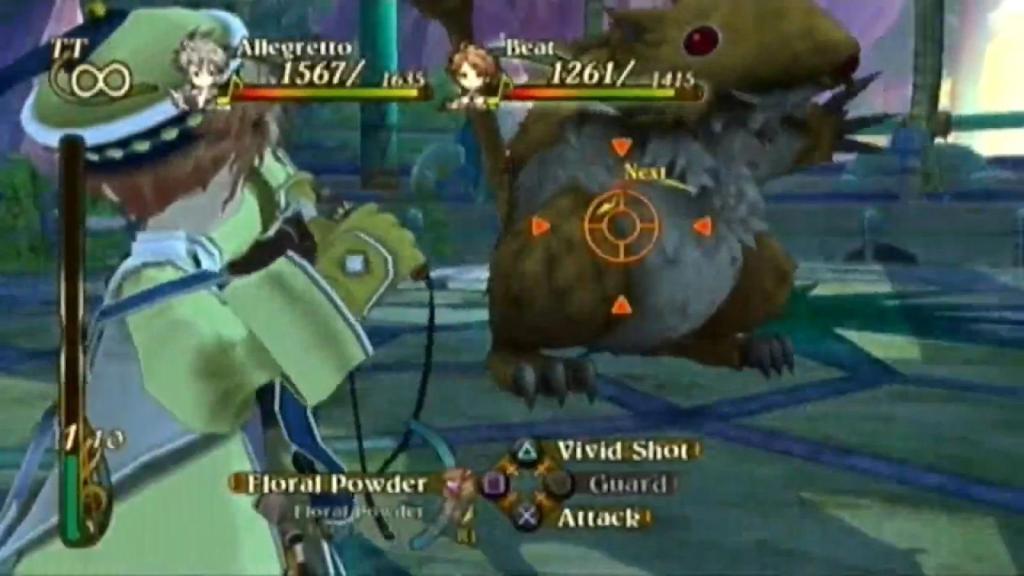Pick the greyed-out Guard command

point(627,485)
